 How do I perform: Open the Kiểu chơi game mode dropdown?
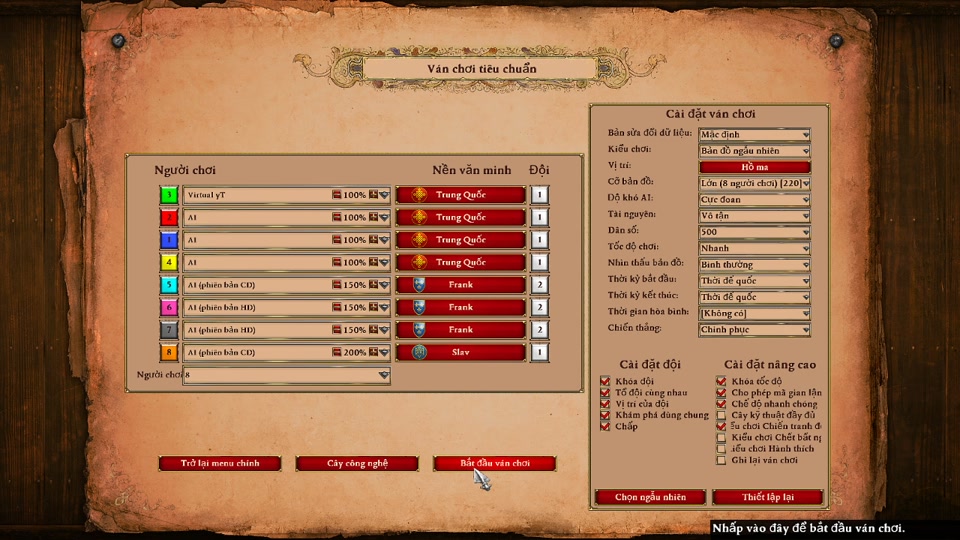click(x=754, y=151)
